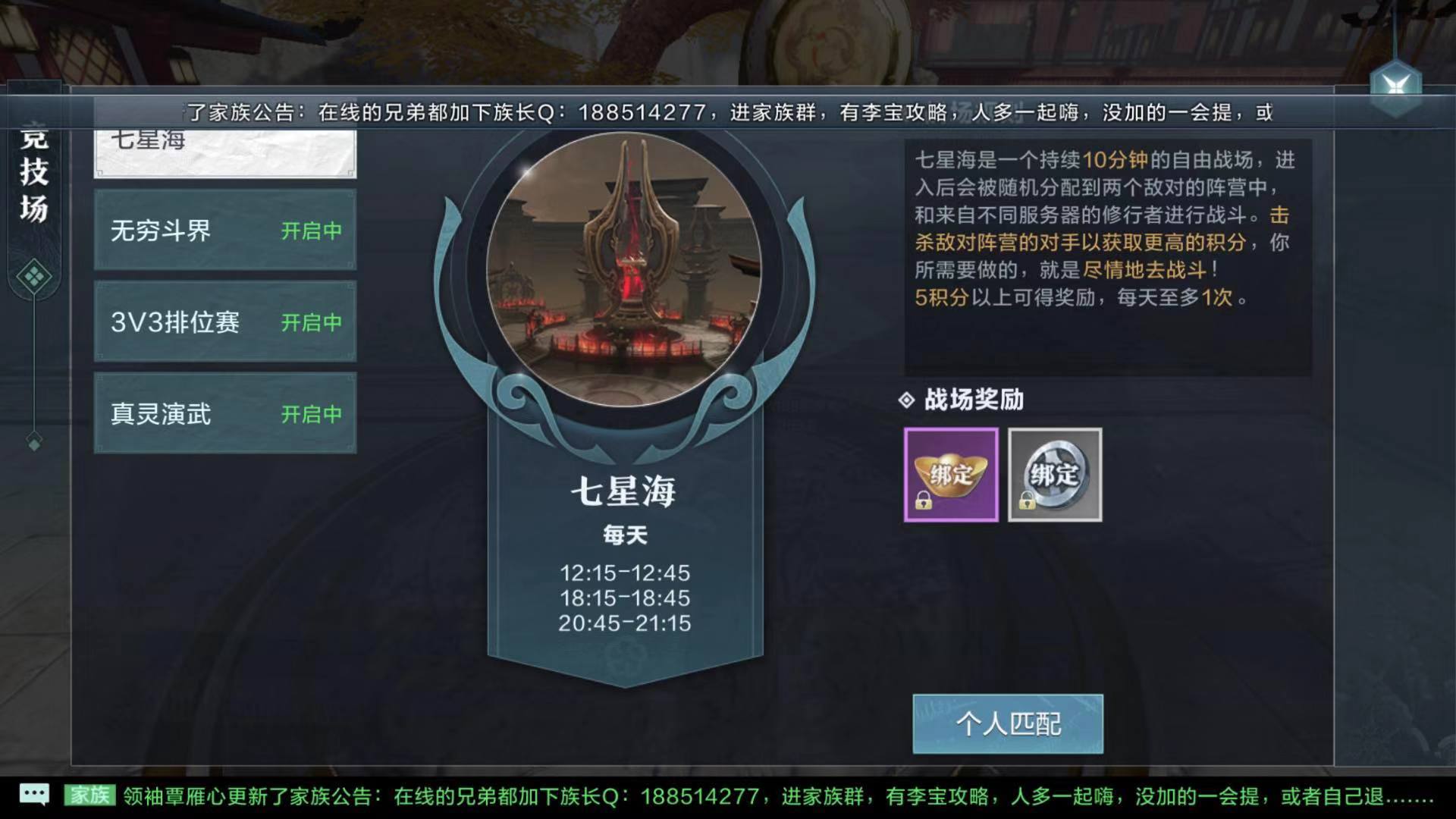The height and width of the screenshot is (819, 1456).
Task: Click the lock icon on the silver reward
Action: pyautogui.click(x=1028, y=500)
